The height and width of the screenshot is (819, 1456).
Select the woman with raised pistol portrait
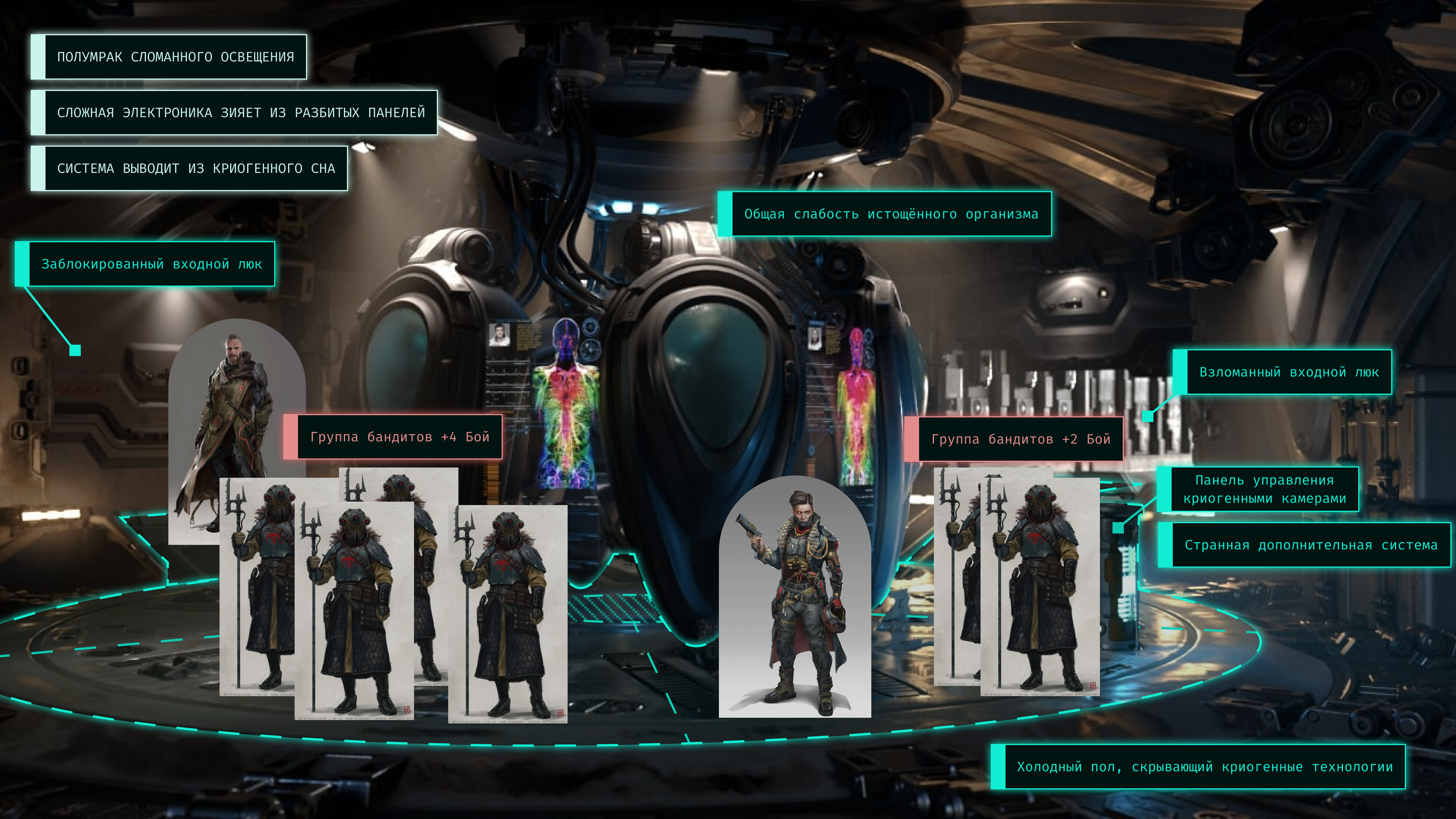[795, 599]
